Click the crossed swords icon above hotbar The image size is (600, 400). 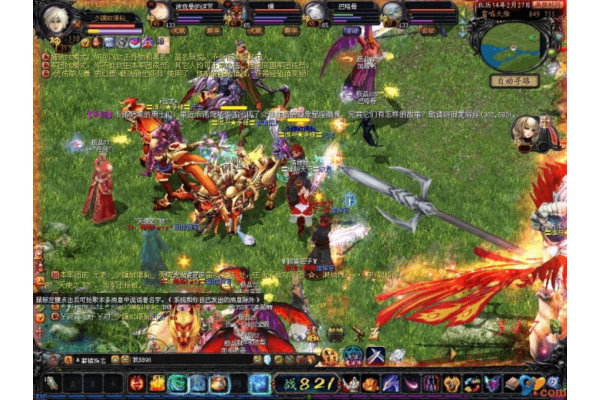click(375, 355)
